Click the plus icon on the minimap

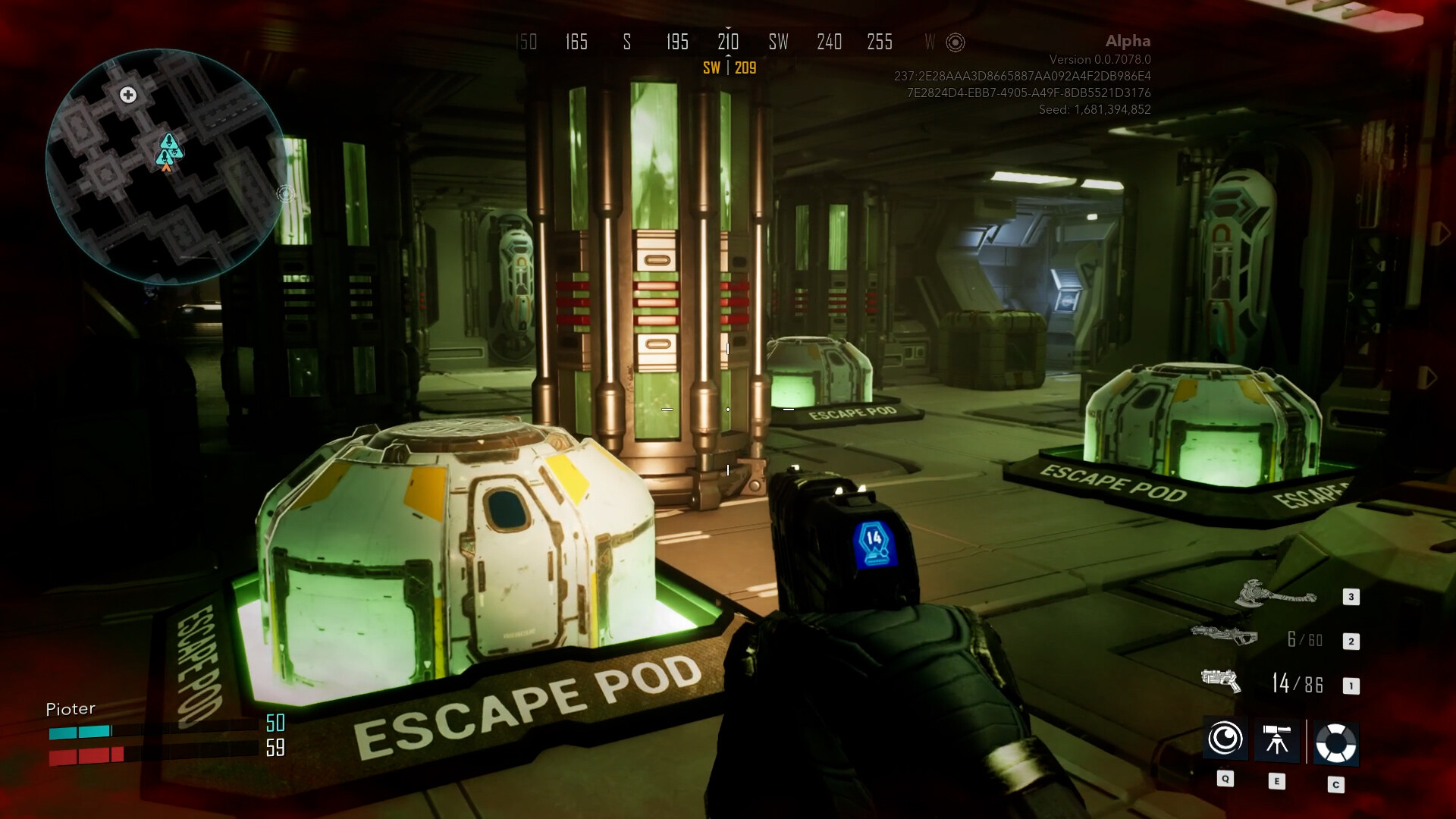point(127,95)
